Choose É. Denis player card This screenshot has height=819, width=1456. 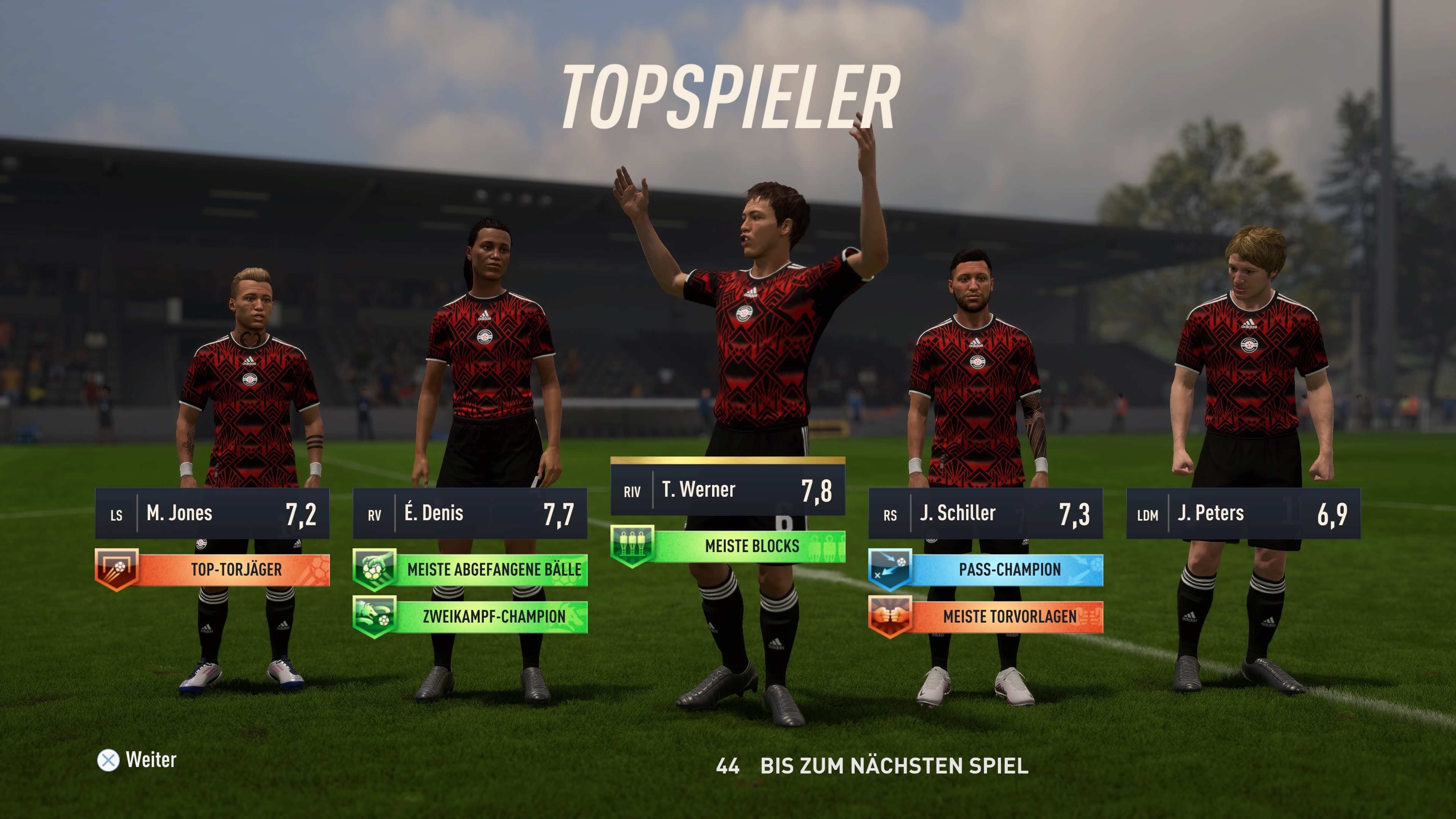pos(470,514)
